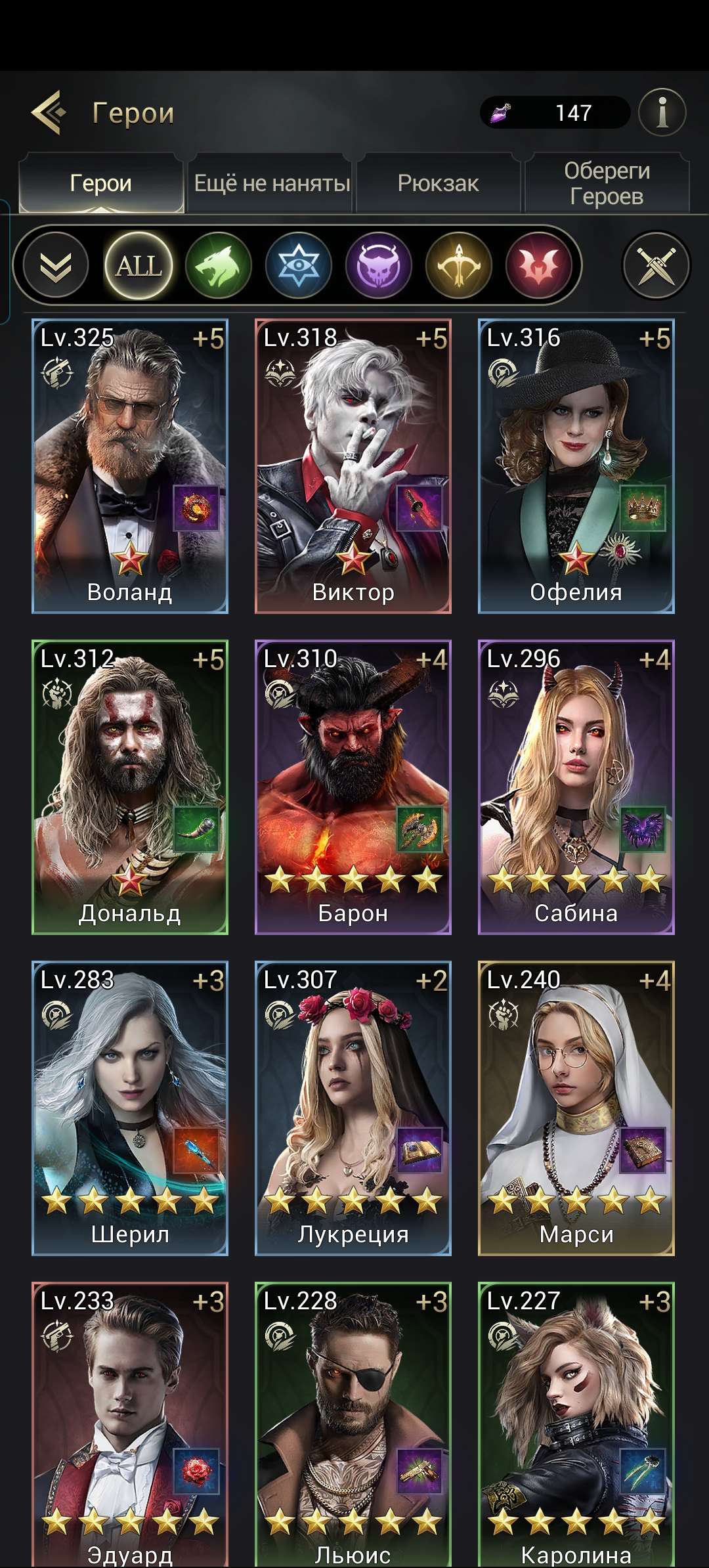The image size is (709, 1568).
Task: Open the Рюкзак tab
Action: [438, 183]
